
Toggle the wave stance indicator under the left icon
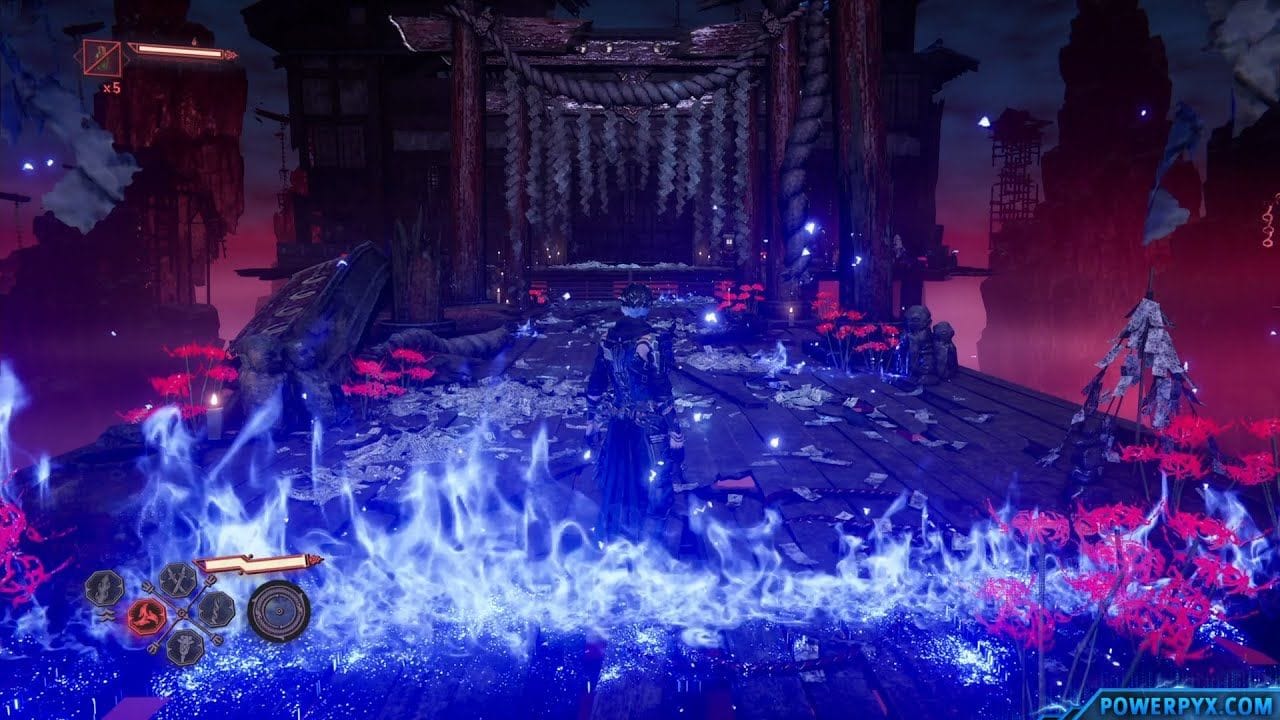click(104, 617)
